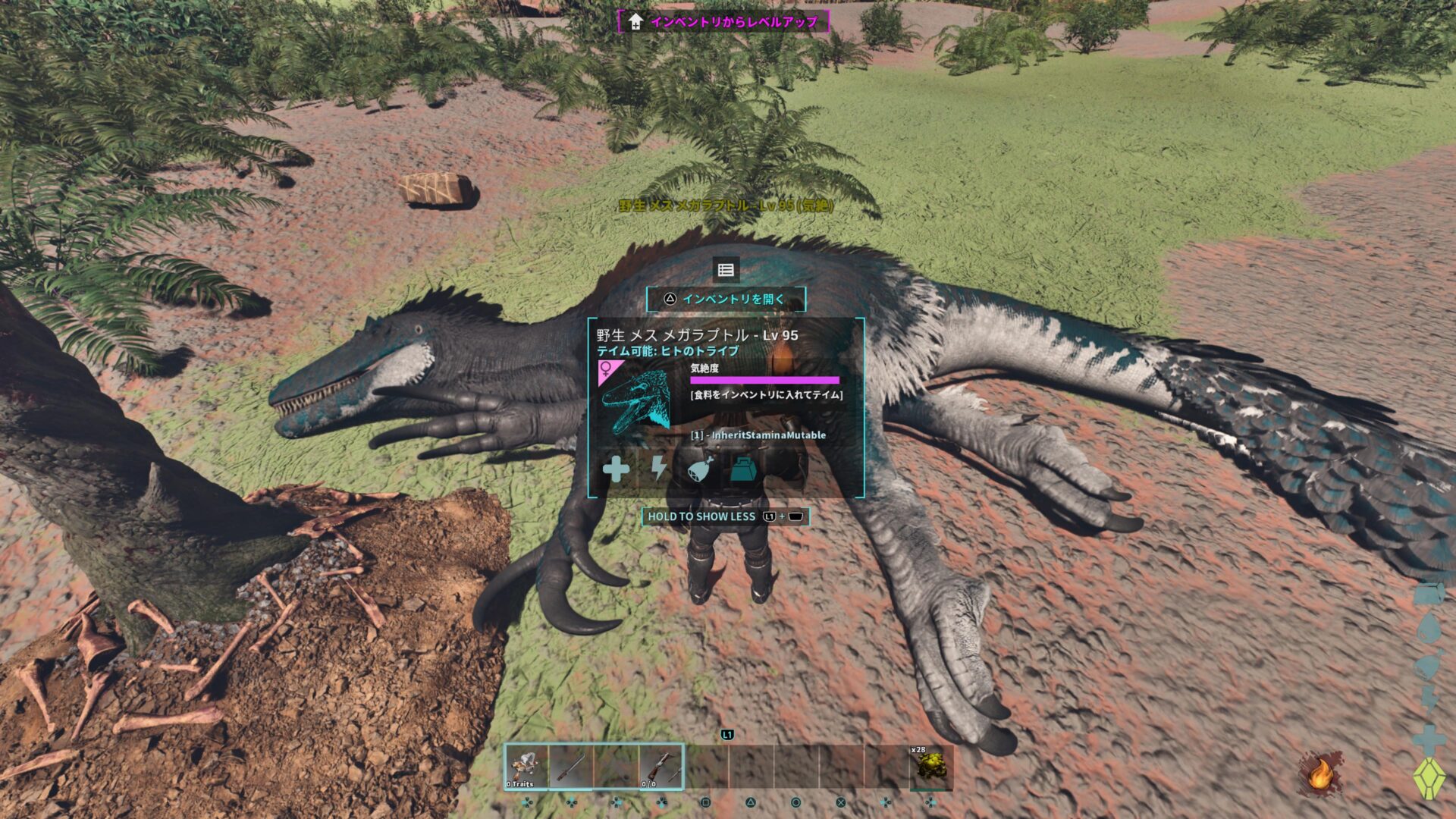The height and width of the screenshot is (819, 1456).
Task: Click the megaraptor portrait in the info panel
Action: (637, 400)
